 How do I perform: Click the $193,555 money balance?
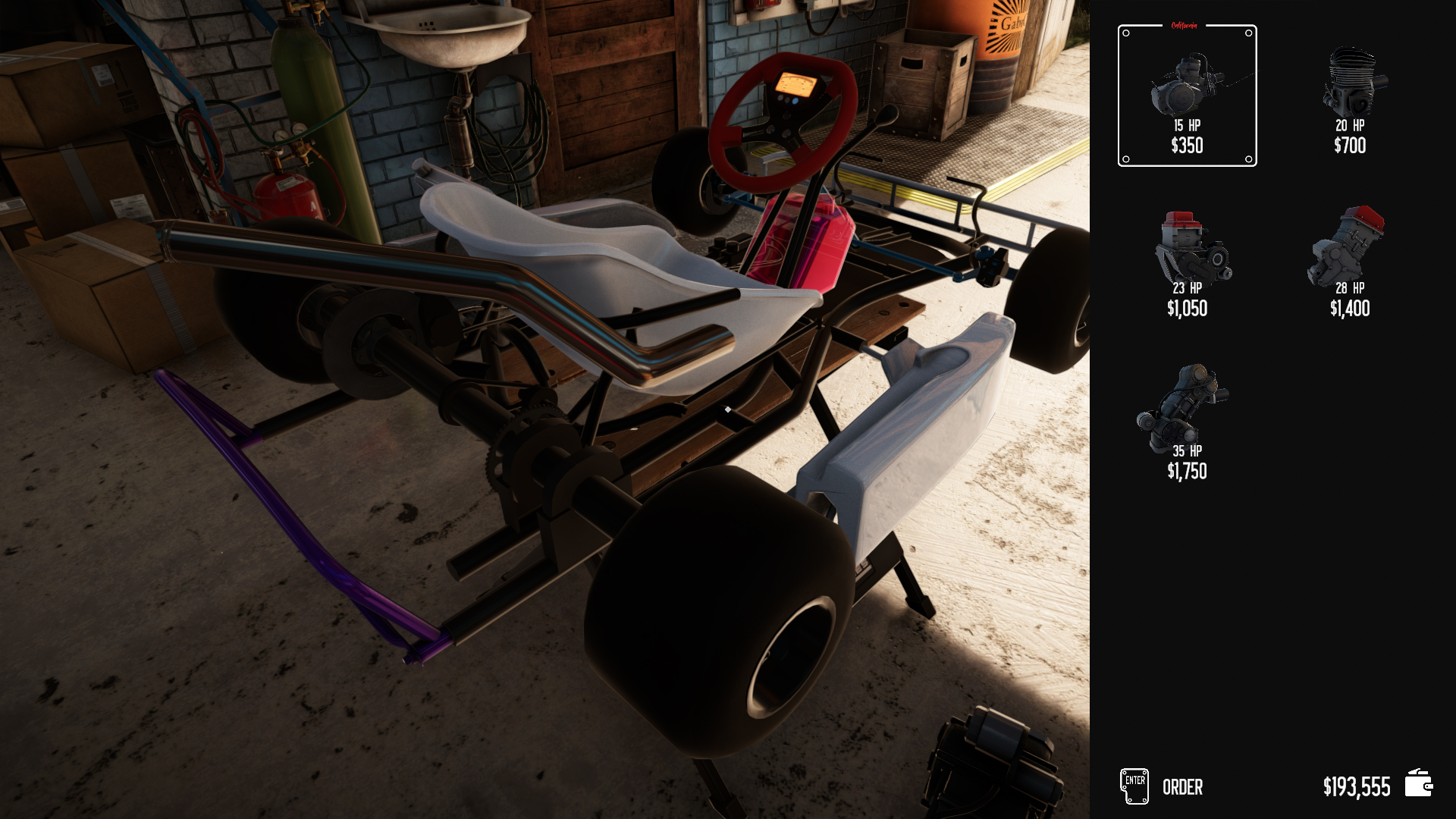1357,786
